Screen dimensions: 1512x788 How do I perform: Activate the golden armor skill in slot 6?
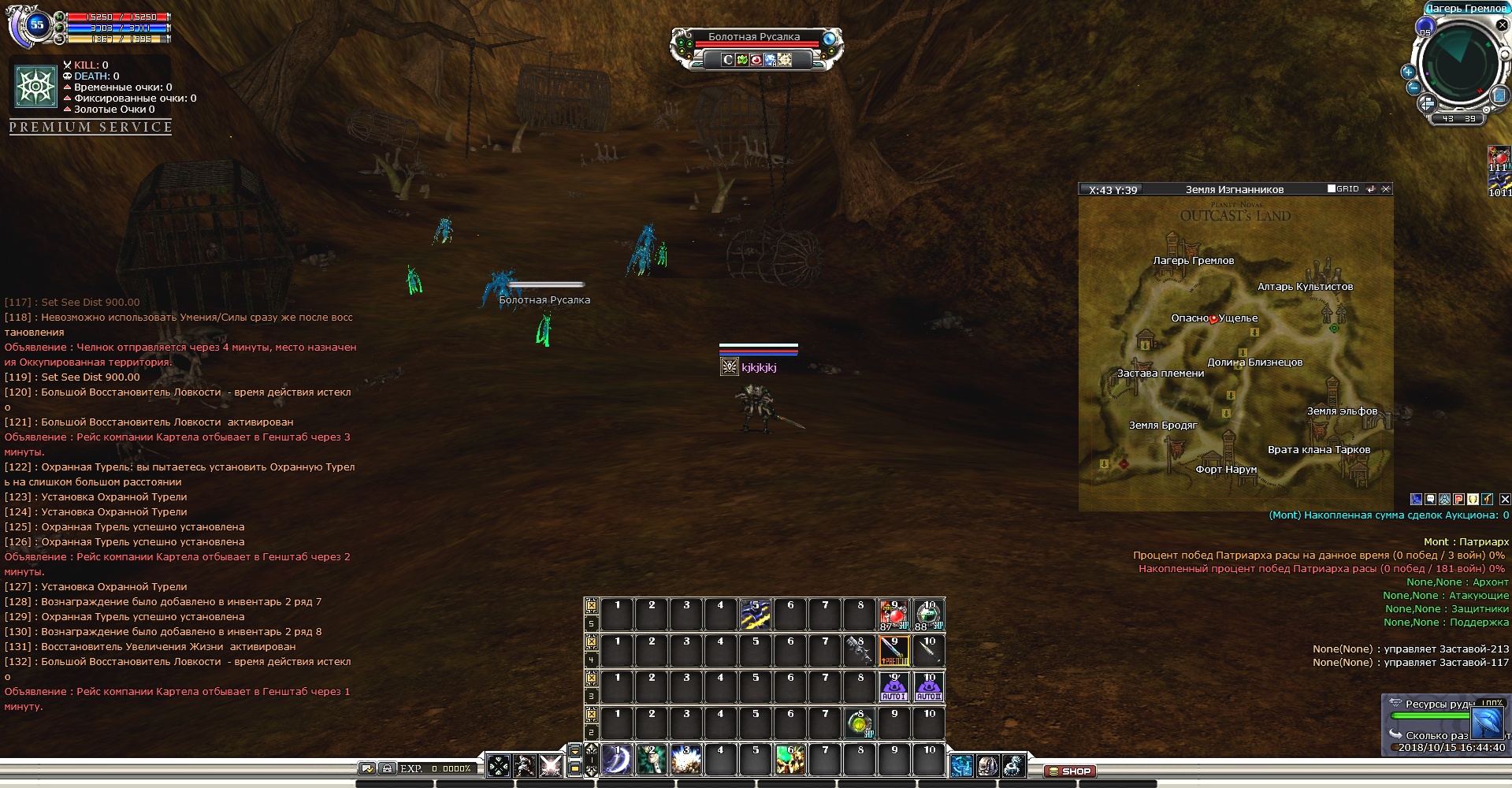pos(790,760)
